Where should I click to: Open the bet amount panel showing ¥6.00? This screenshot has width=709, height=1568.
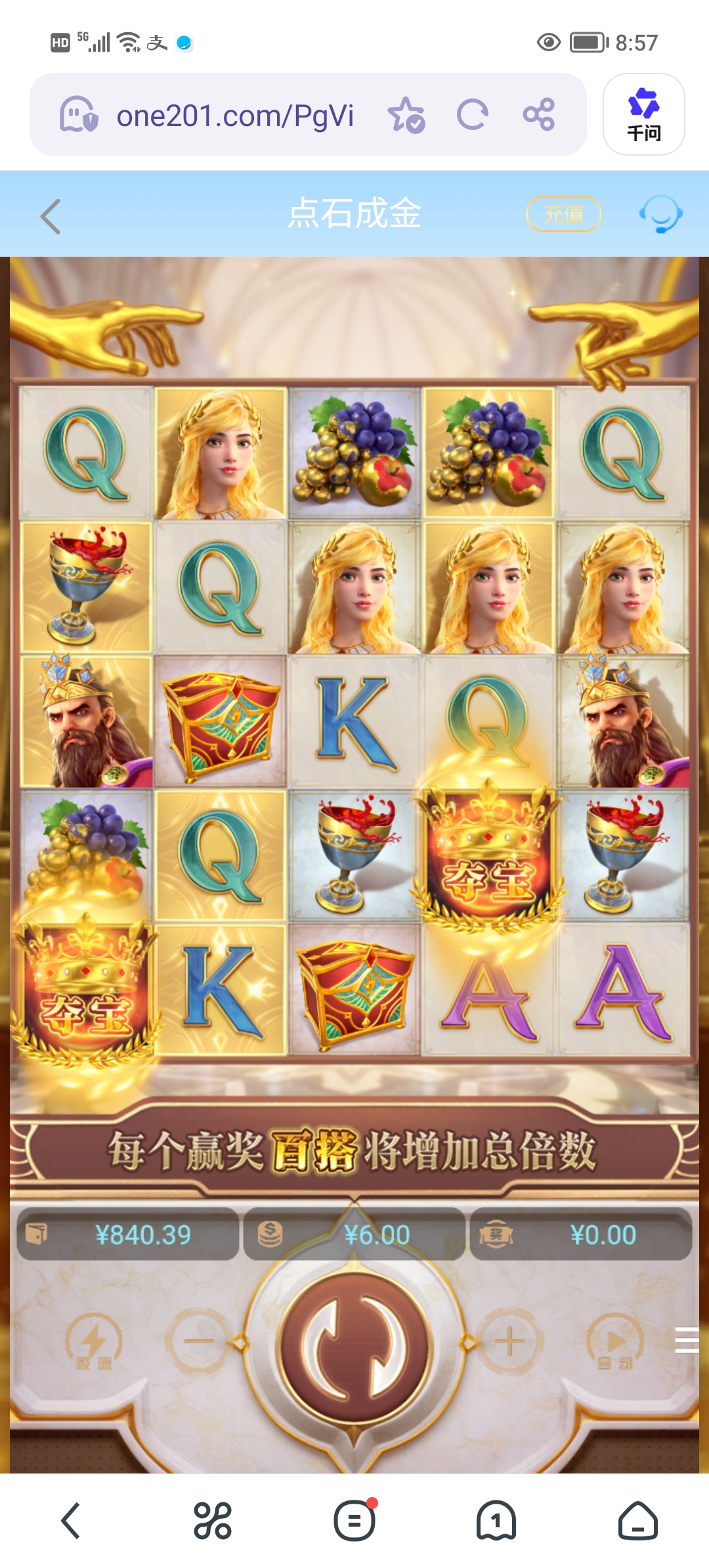354,1235
